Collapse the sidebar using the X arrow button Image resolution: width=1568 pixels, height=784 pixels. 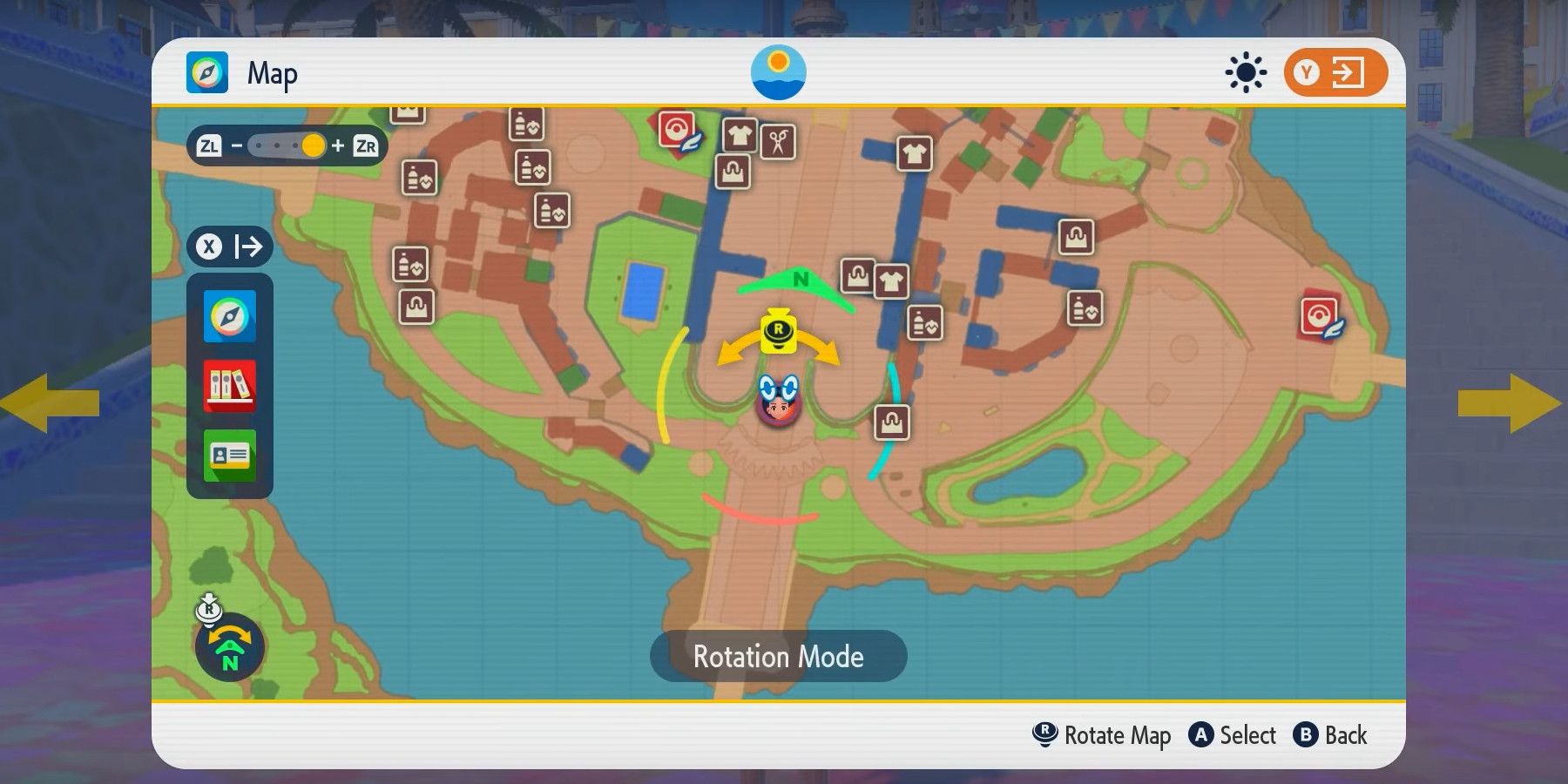pyautogui.click(x=229, y=247)
